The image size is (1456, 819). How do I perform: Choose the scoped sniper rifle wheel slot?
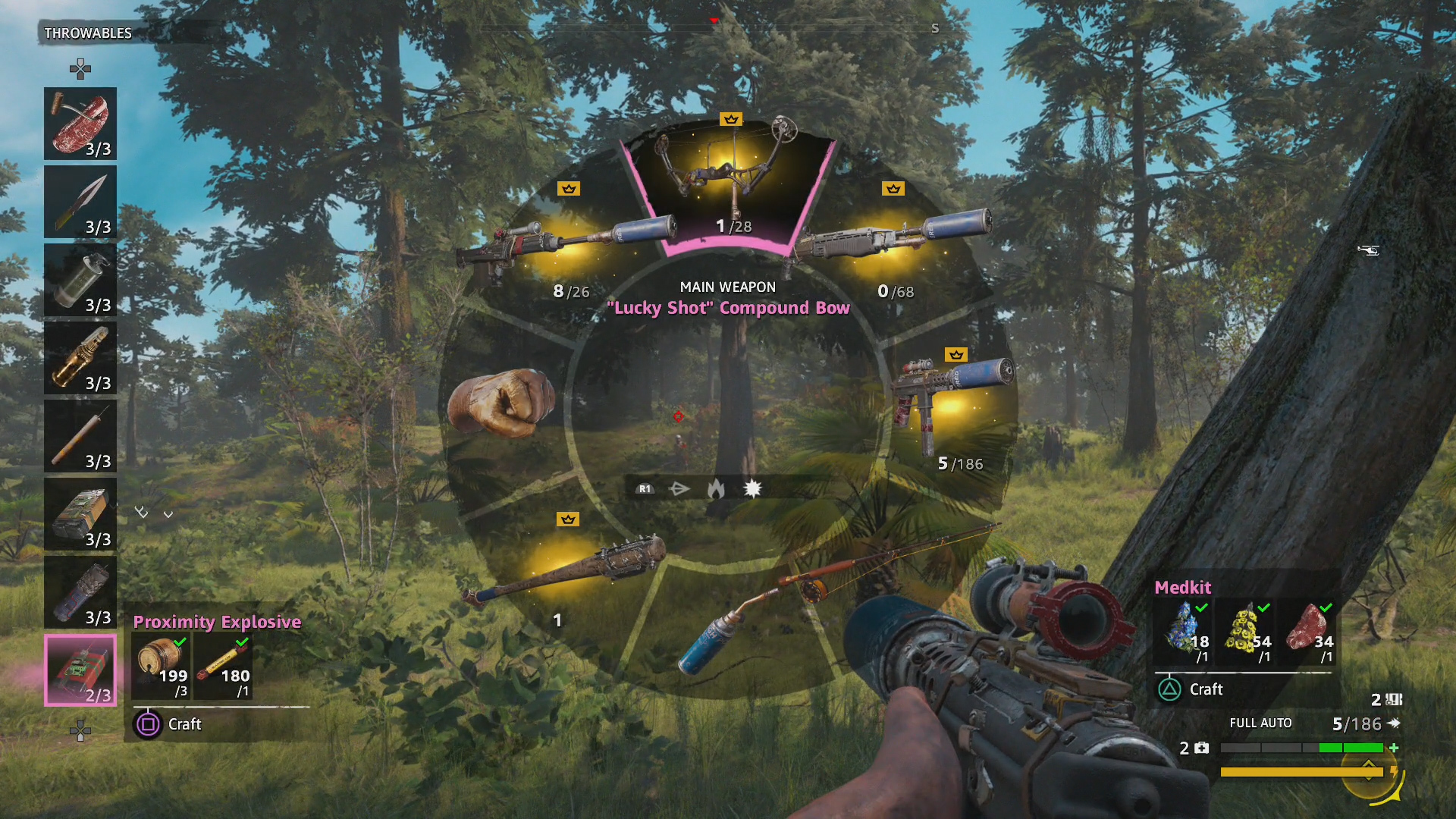(x=565, y=243)
